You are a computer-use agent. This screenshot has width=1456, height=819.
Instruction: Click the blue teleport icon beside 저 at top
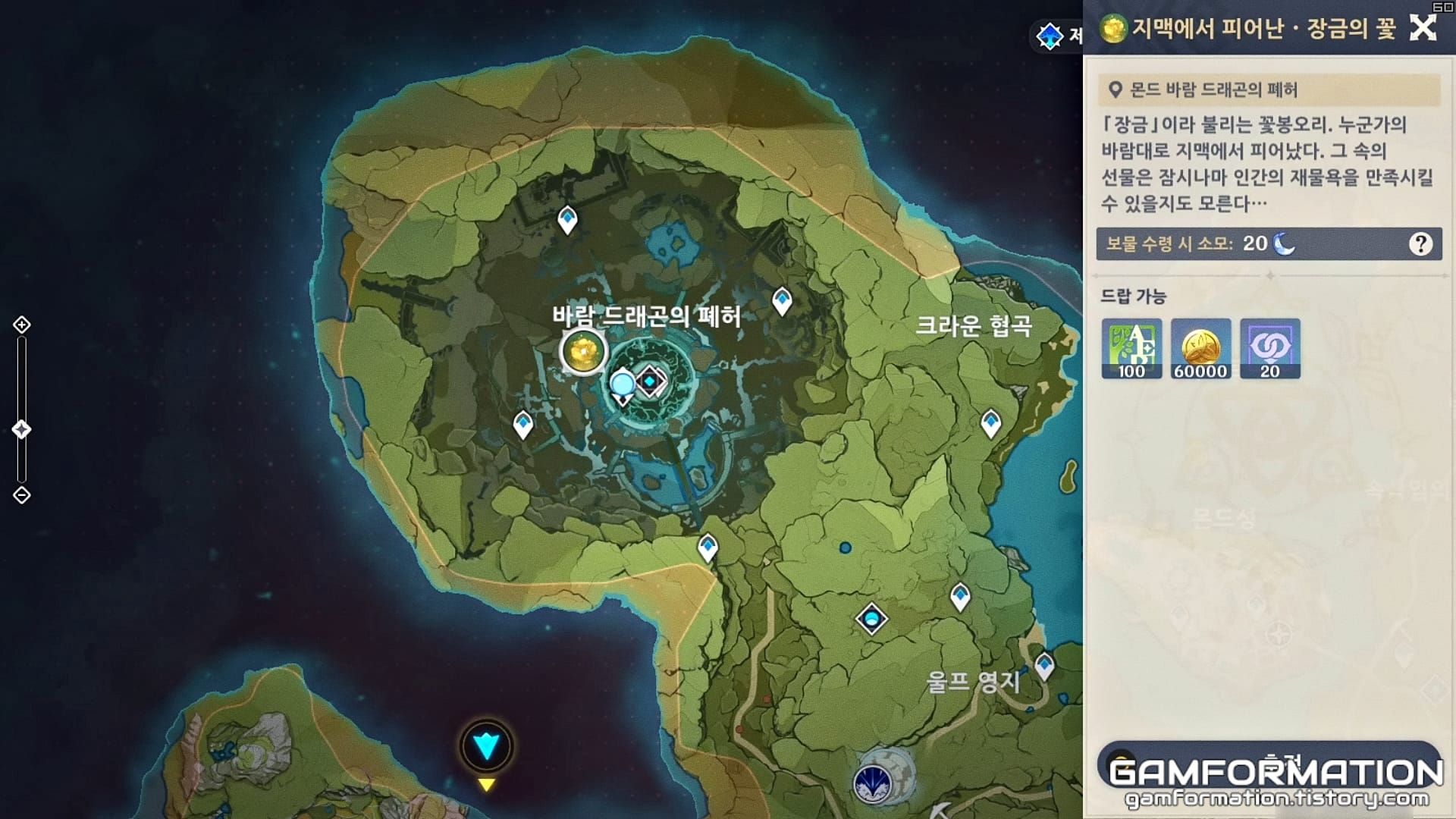point(1049,36)
